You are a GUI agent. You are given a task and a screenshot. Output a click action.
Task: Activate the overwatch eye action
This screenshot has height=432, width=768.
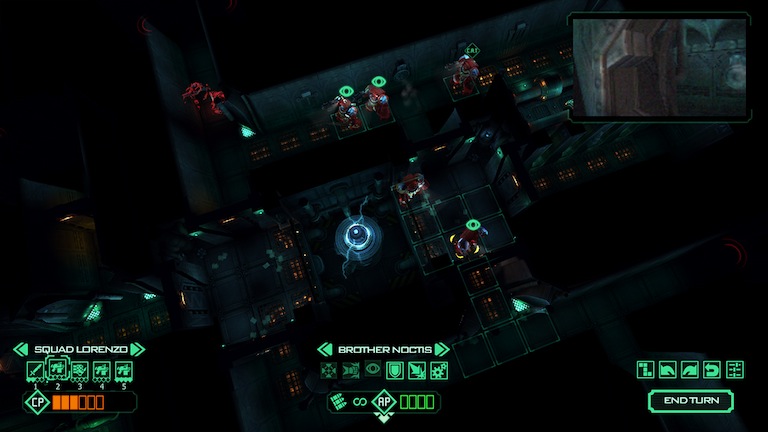[x=371, y=371]
